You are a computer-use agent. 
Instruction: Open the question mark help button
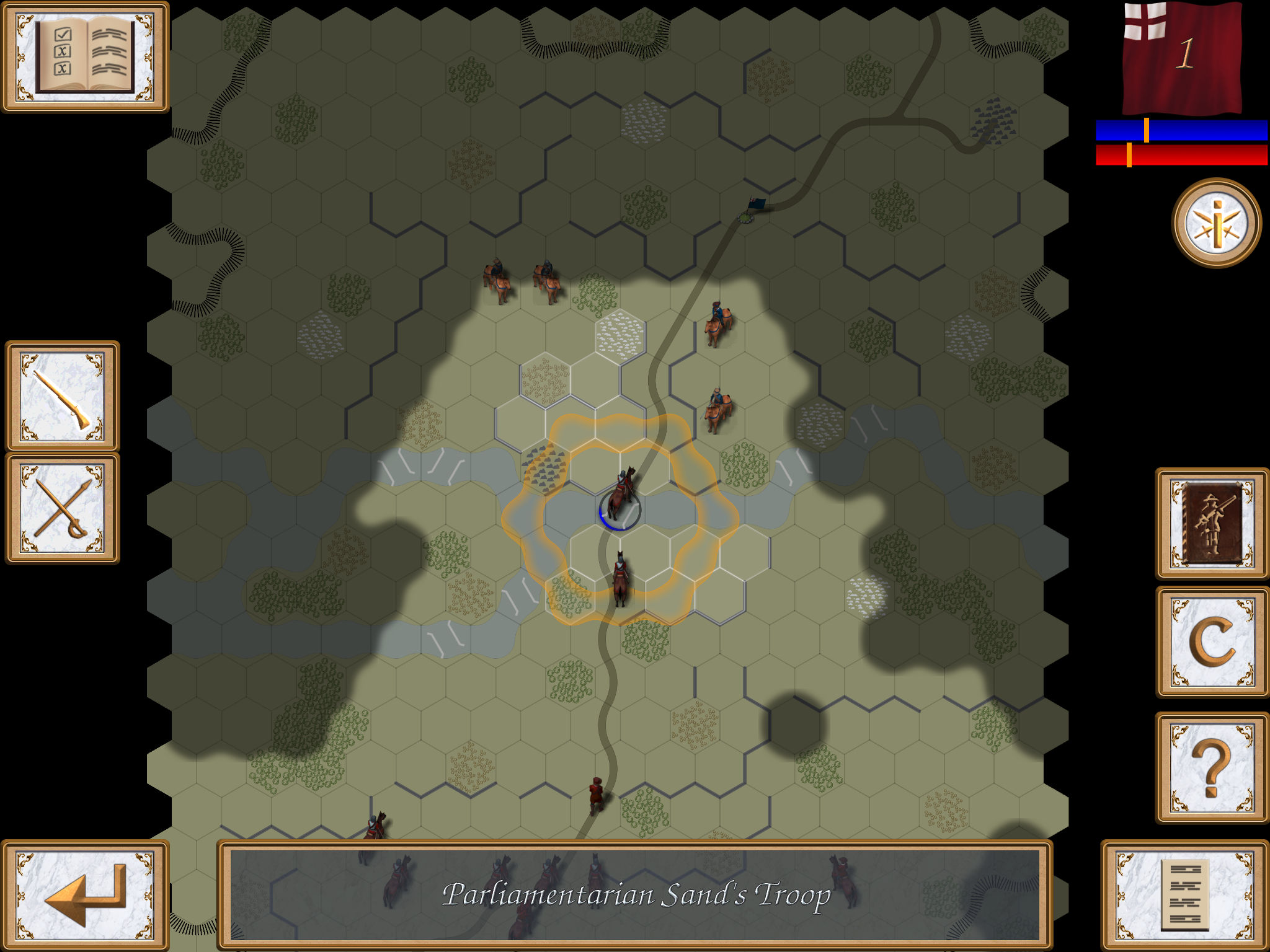(x=1212, y=768)
